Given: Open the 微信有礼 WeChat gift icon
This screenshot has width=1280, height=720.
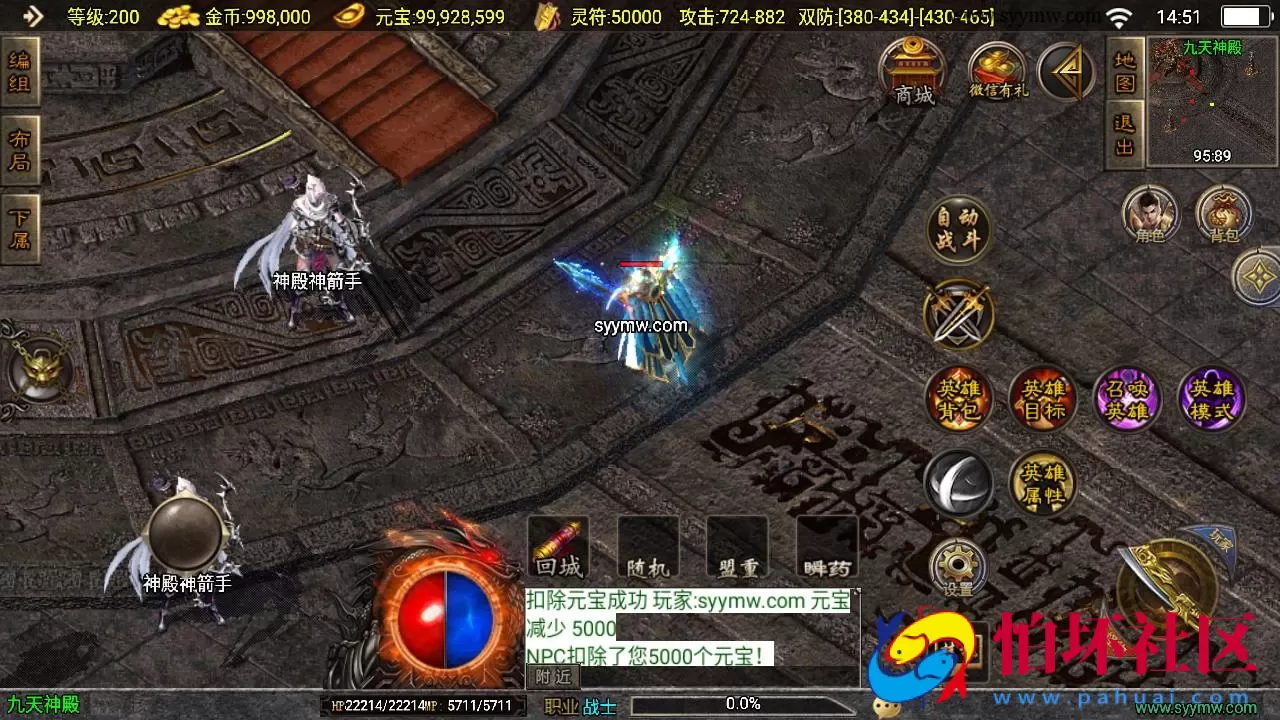Looking at the screenshot, I should click(996, 72).
